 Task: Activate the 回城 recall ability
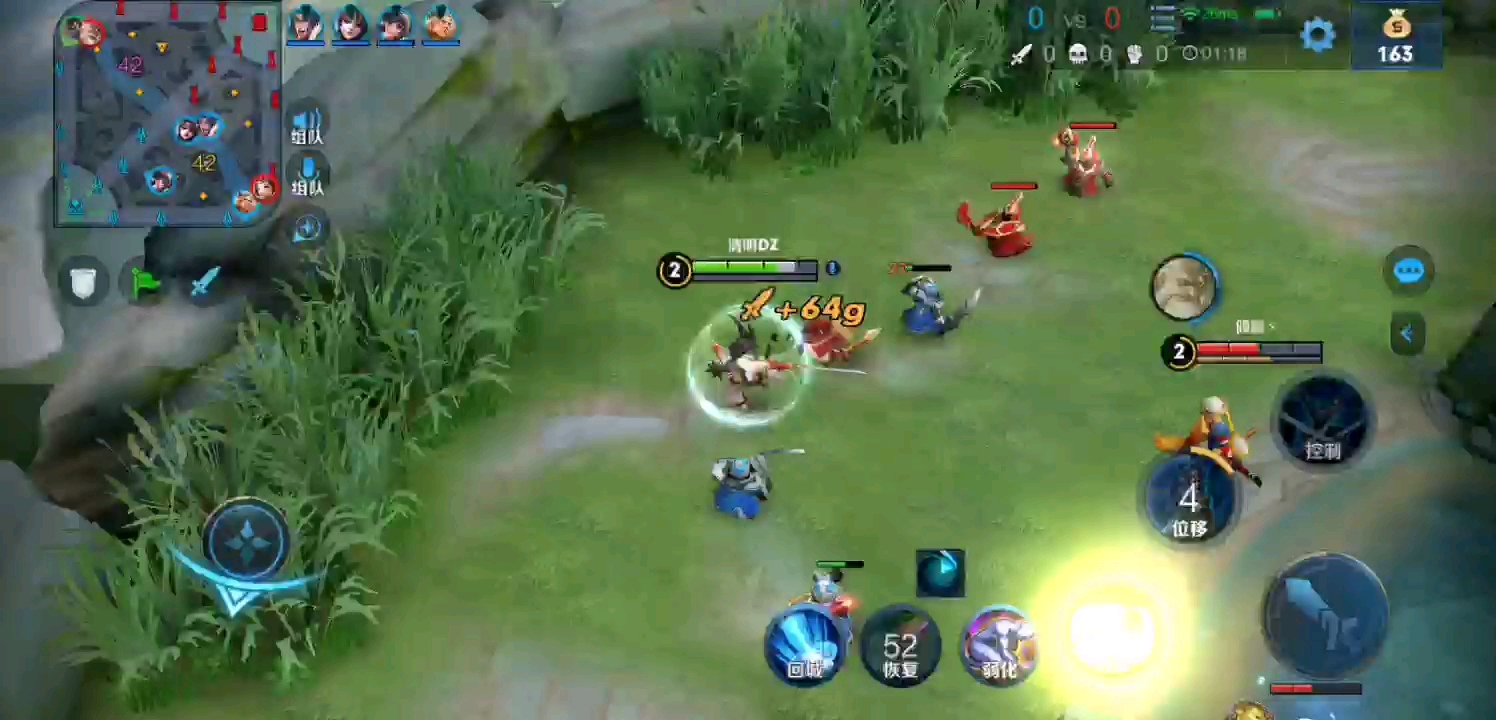(x=806, y=645)
